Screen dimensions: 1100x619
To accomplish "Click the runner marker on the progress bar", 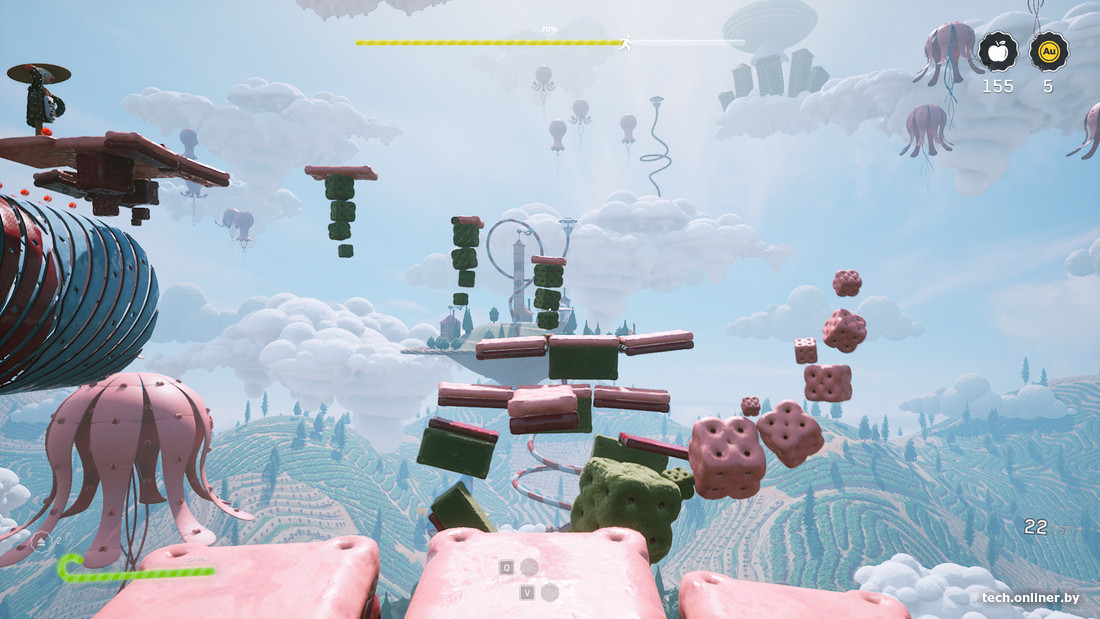I will (x=626, y=43).
